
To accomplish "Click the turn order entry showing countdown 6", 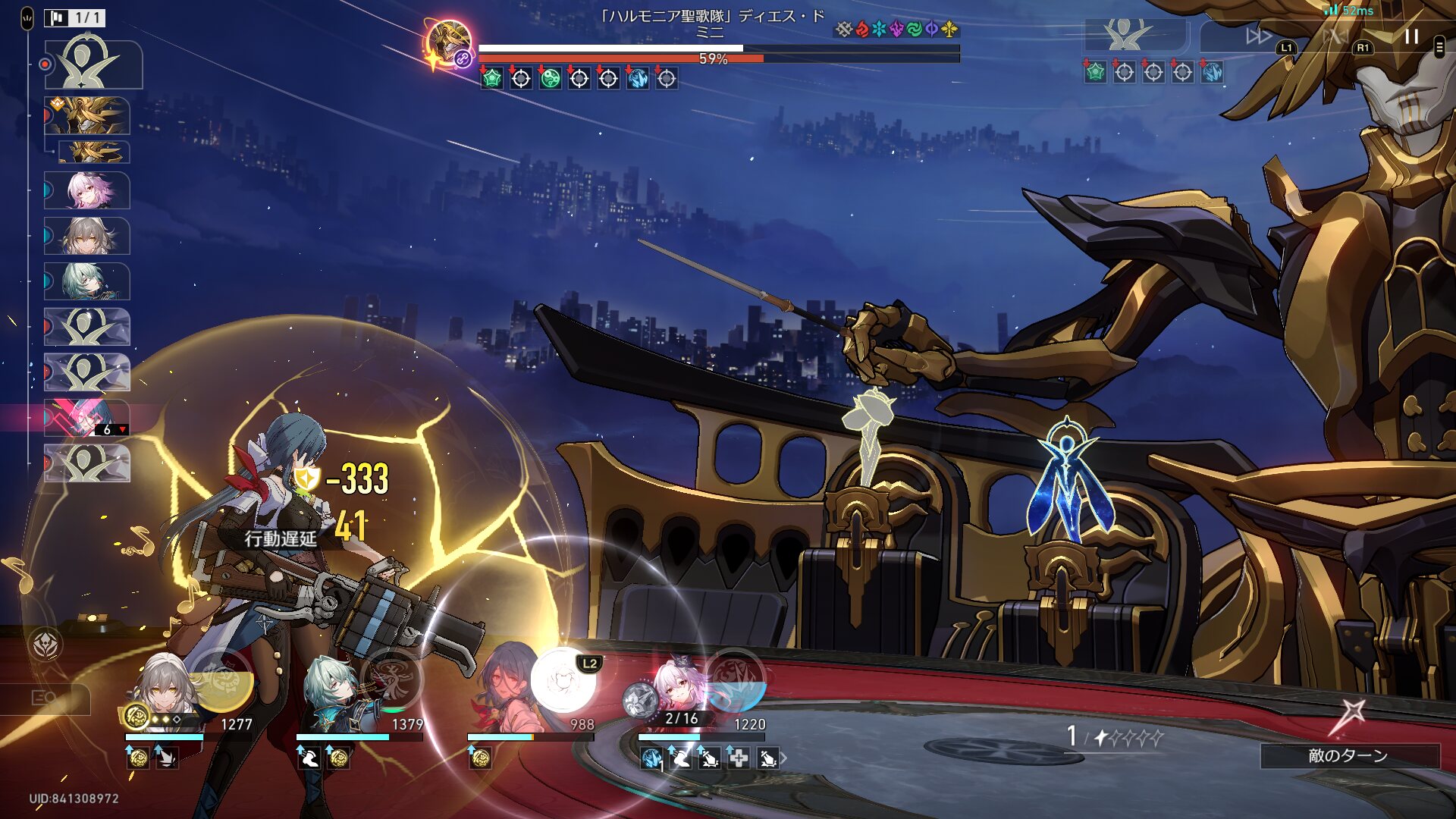I will (87, 418).
